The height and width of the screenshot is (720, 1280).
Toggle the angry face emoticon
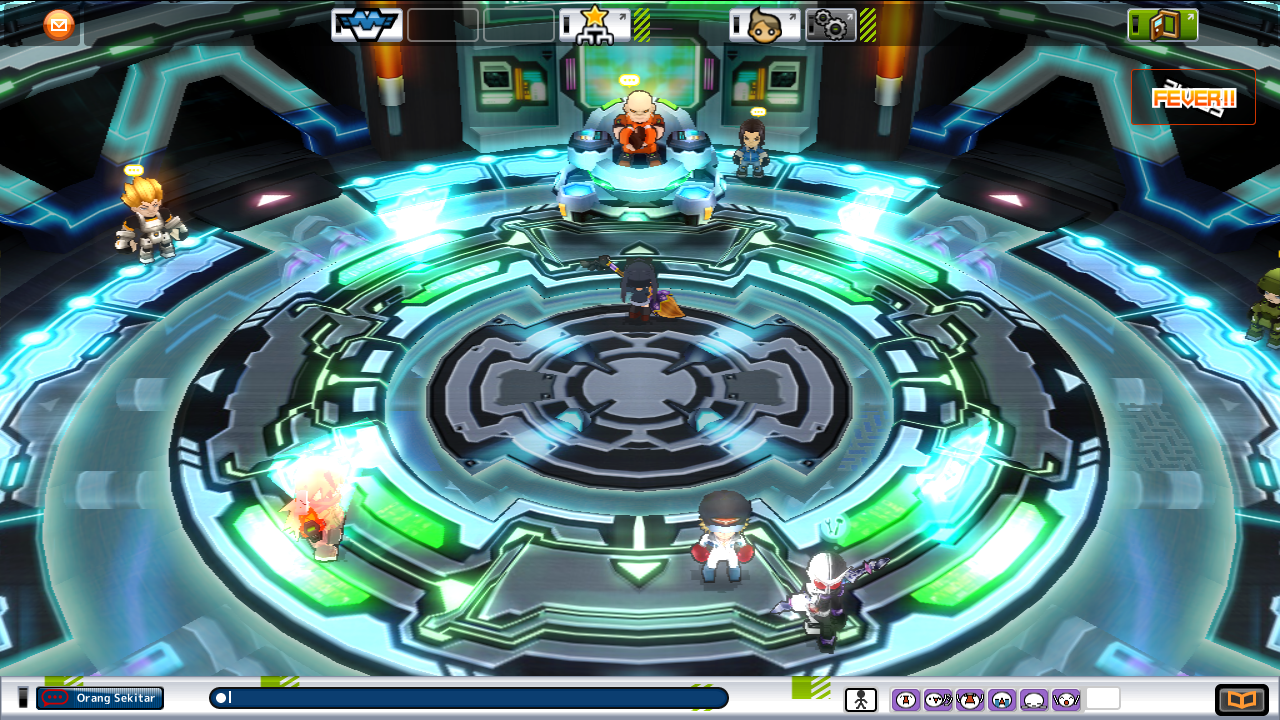coord(906,699)
